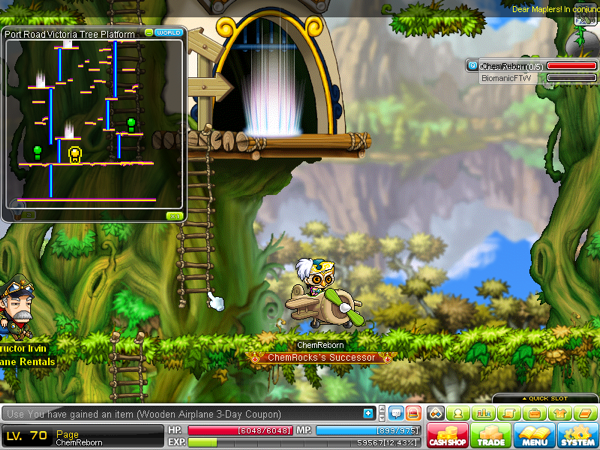This screenshot has width=600, height=450.
Task: Minimize the minimap window
Action: (x=149, y=32)
